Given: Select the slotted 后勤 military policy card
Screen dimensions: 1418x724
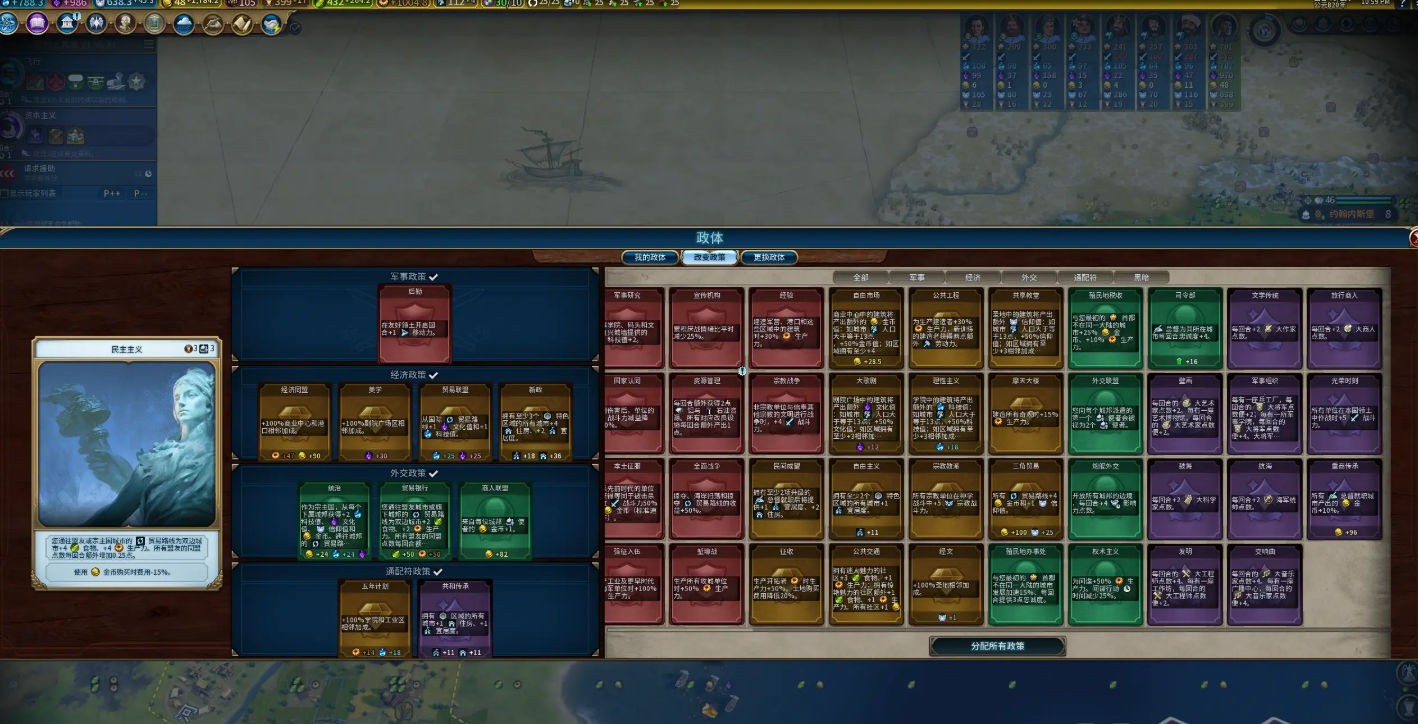Looking at the screenshot, I should click(x=414, y=324).
